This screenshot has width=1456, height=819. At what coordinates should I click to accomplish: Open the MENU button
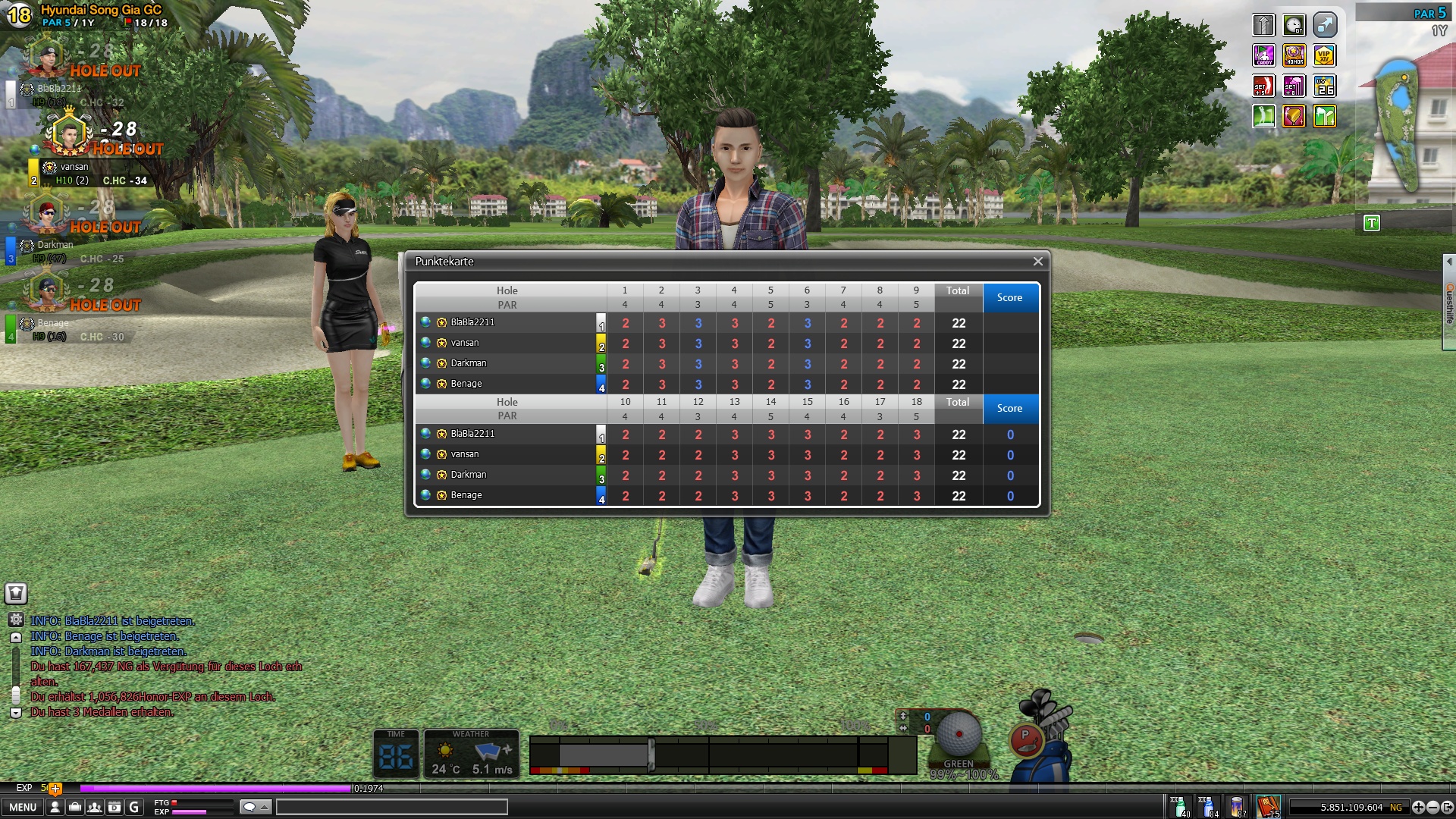23,807
